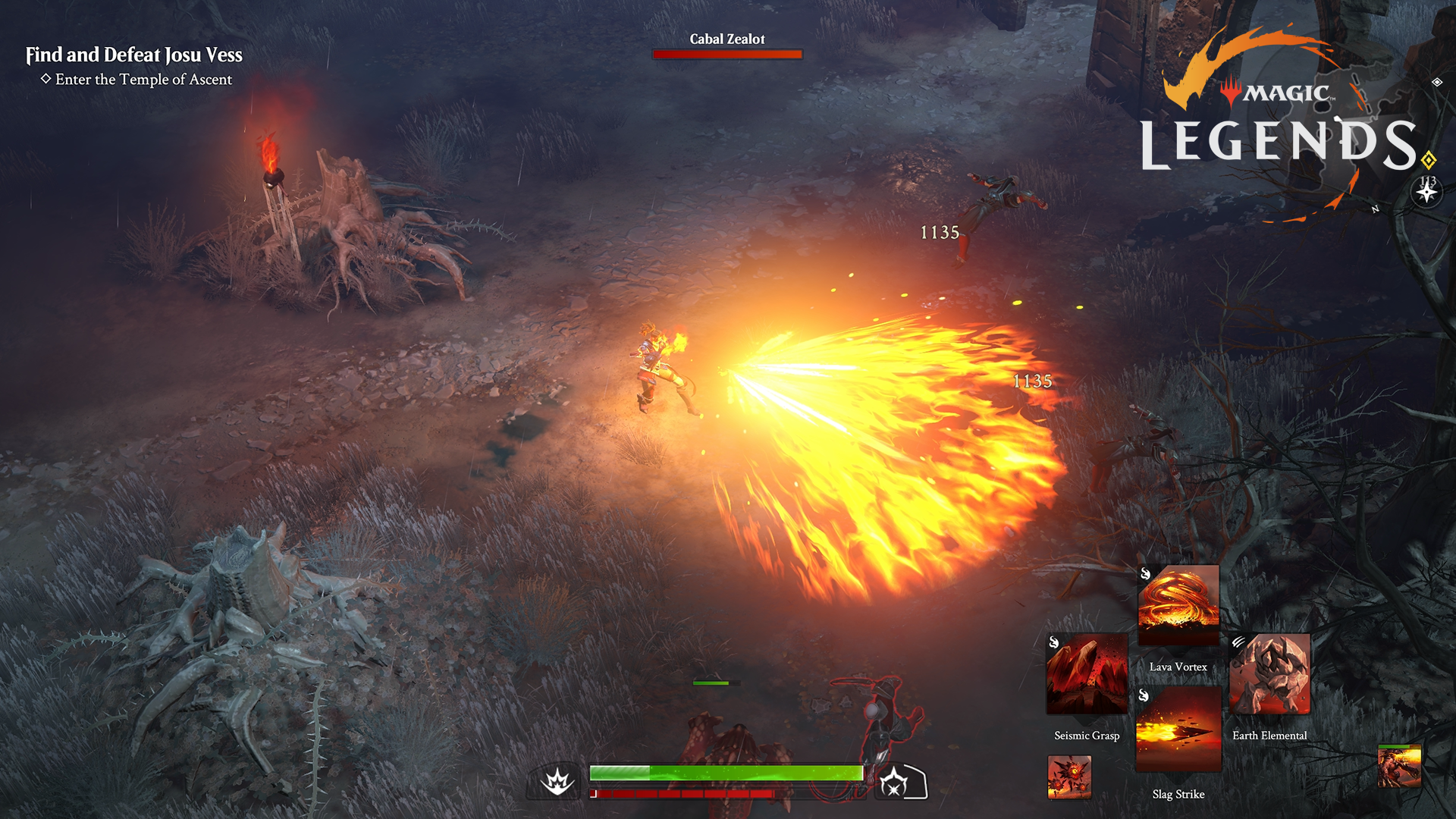The image size is (1456, 819).
Task: Click the green health bar at screen bottom
Action: coord(726,773)
